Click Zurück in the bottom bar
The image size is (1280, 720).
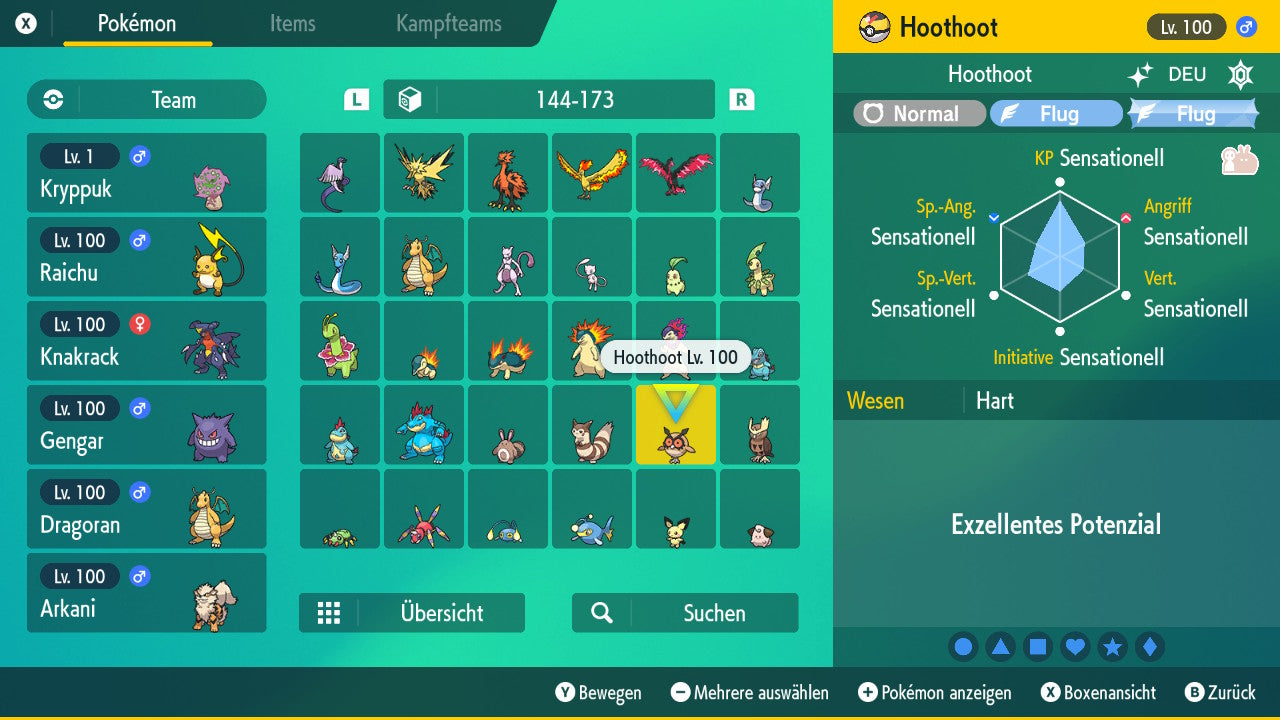coord(1222,692)
